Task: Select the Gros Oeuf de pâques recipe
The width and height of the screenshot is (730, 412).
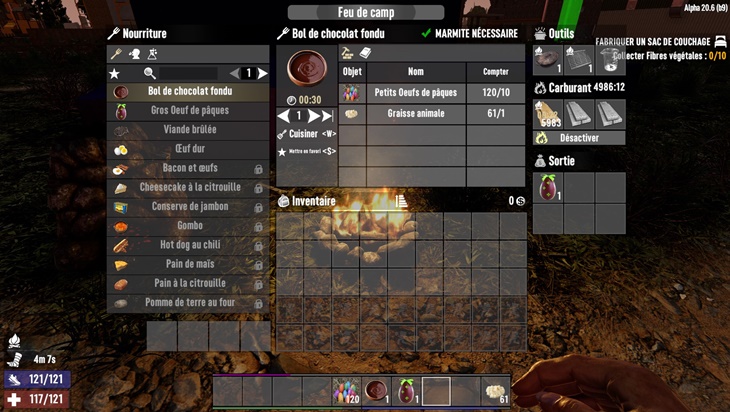Action: pos(188,111)
